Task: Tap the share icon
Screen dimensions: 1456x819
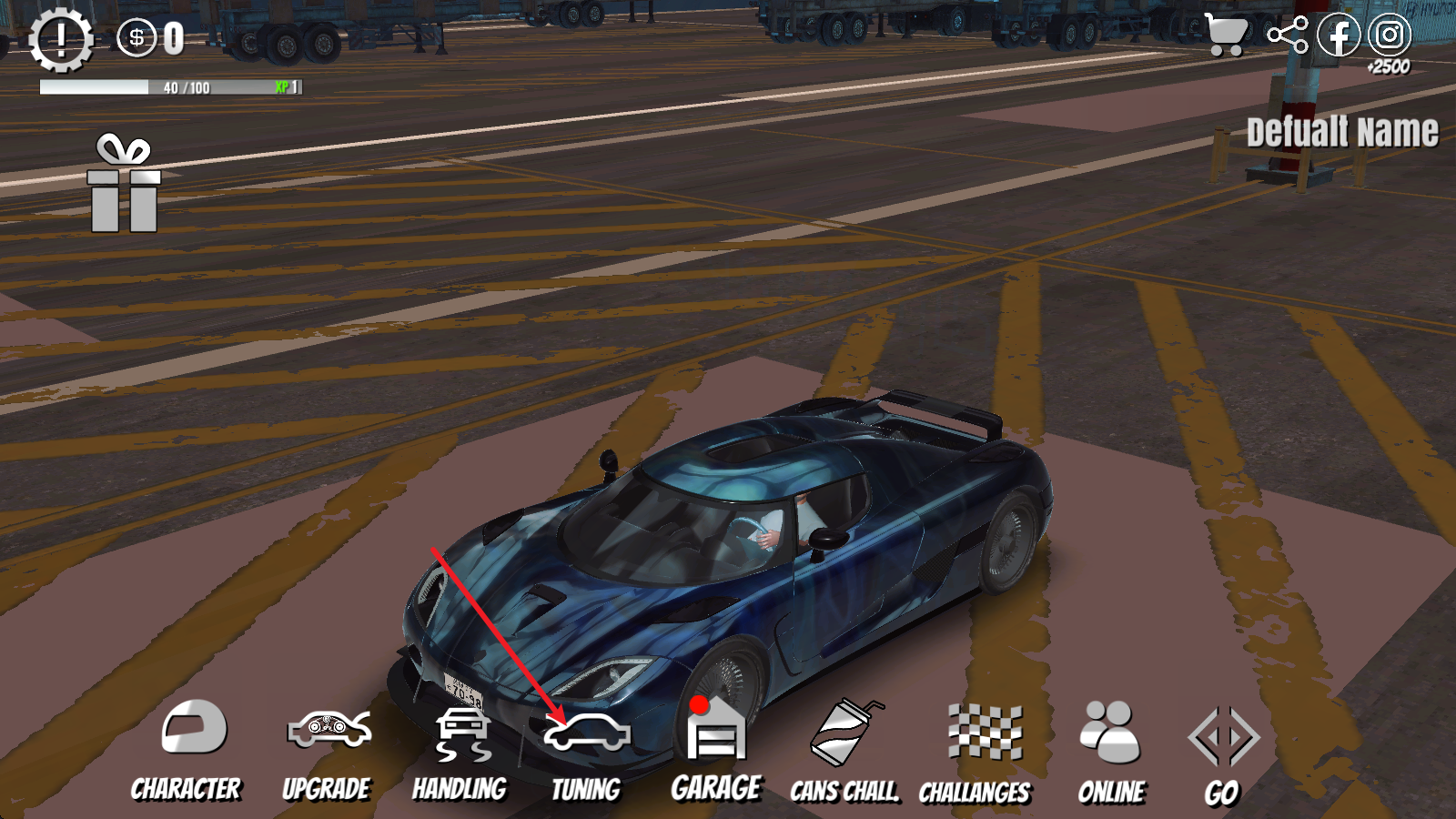Action: point(1288,35)
